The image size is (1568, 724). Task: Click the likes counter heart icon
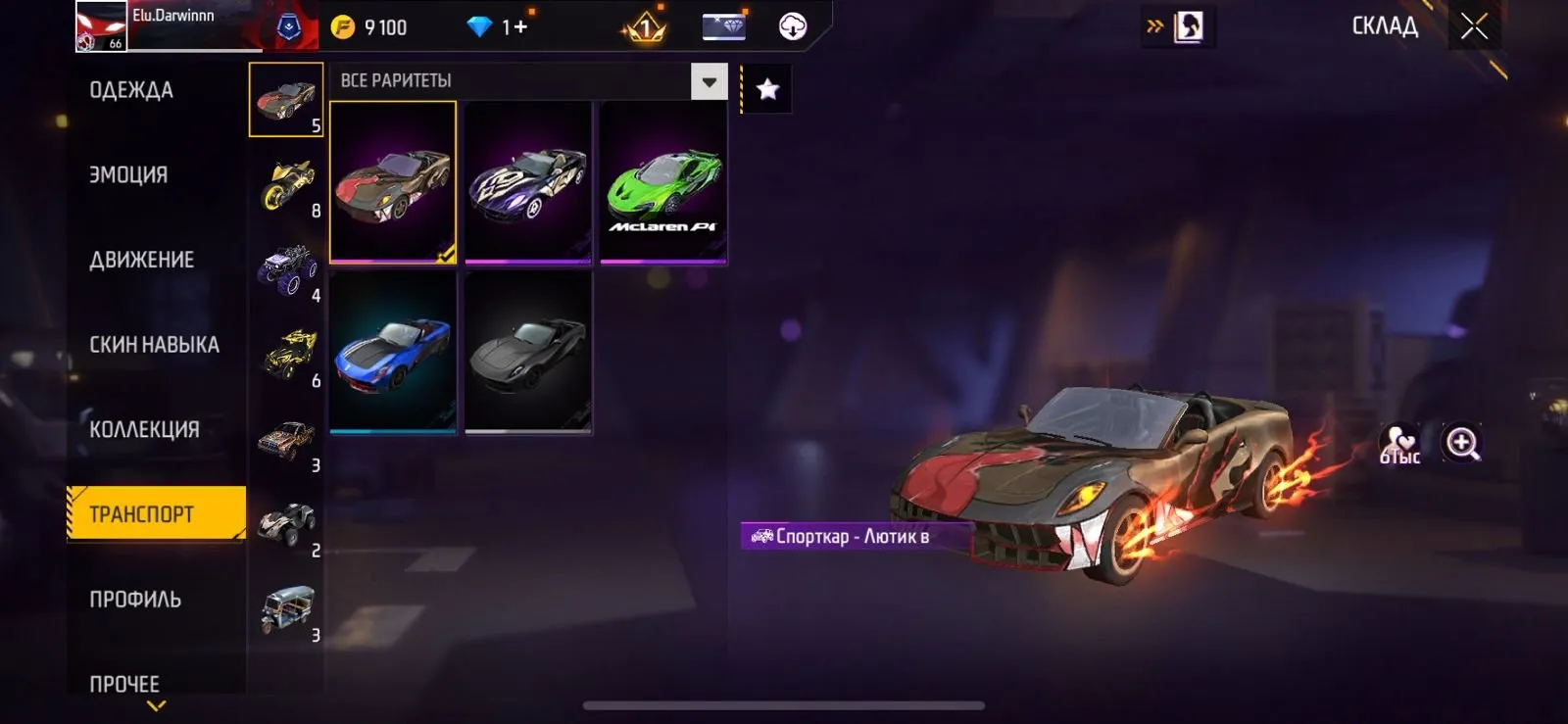click(1399, 443)
